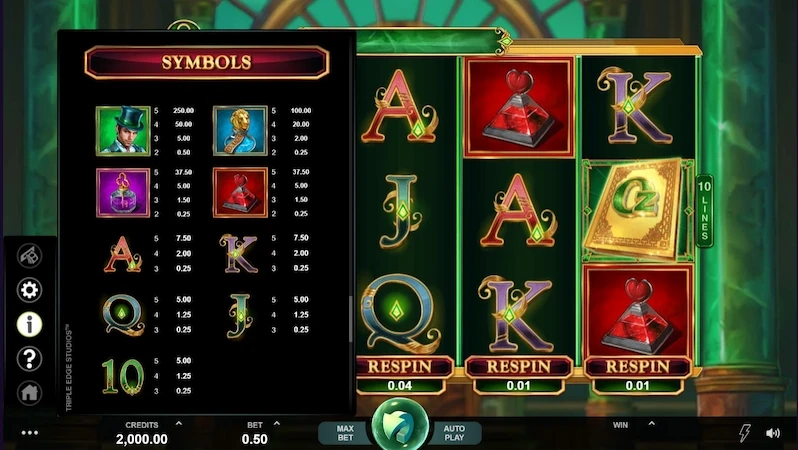Expand the Credits panel arrow
Viewport: 798px width, 450px height.
178,424
